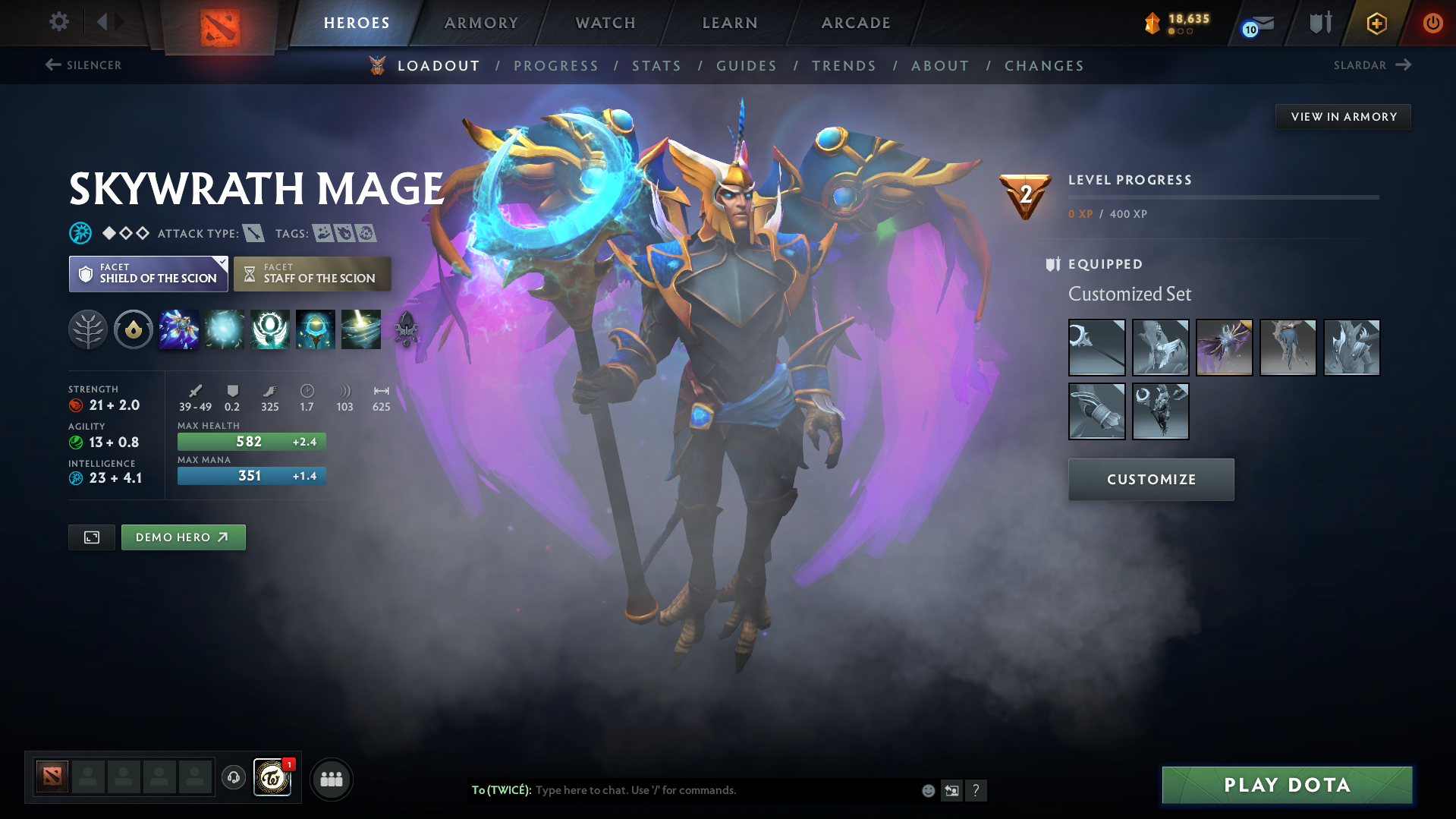Expand the party finder group icon
The height and width of the screenshot is (819, 1456).
coord(331,779)
